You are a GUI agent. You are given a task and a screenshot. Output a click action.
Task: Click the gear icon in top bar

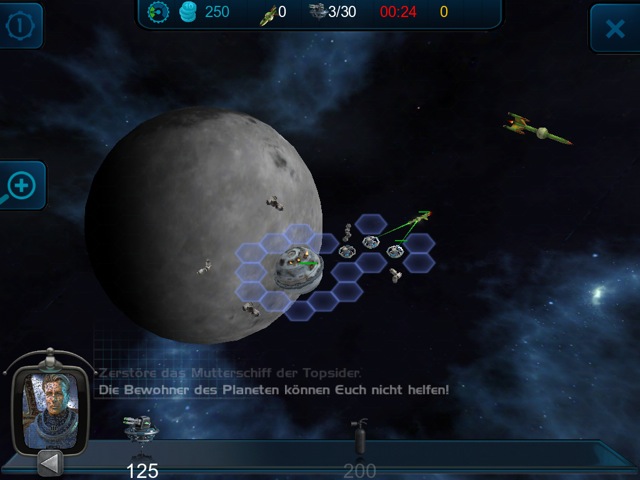point(158,12)
